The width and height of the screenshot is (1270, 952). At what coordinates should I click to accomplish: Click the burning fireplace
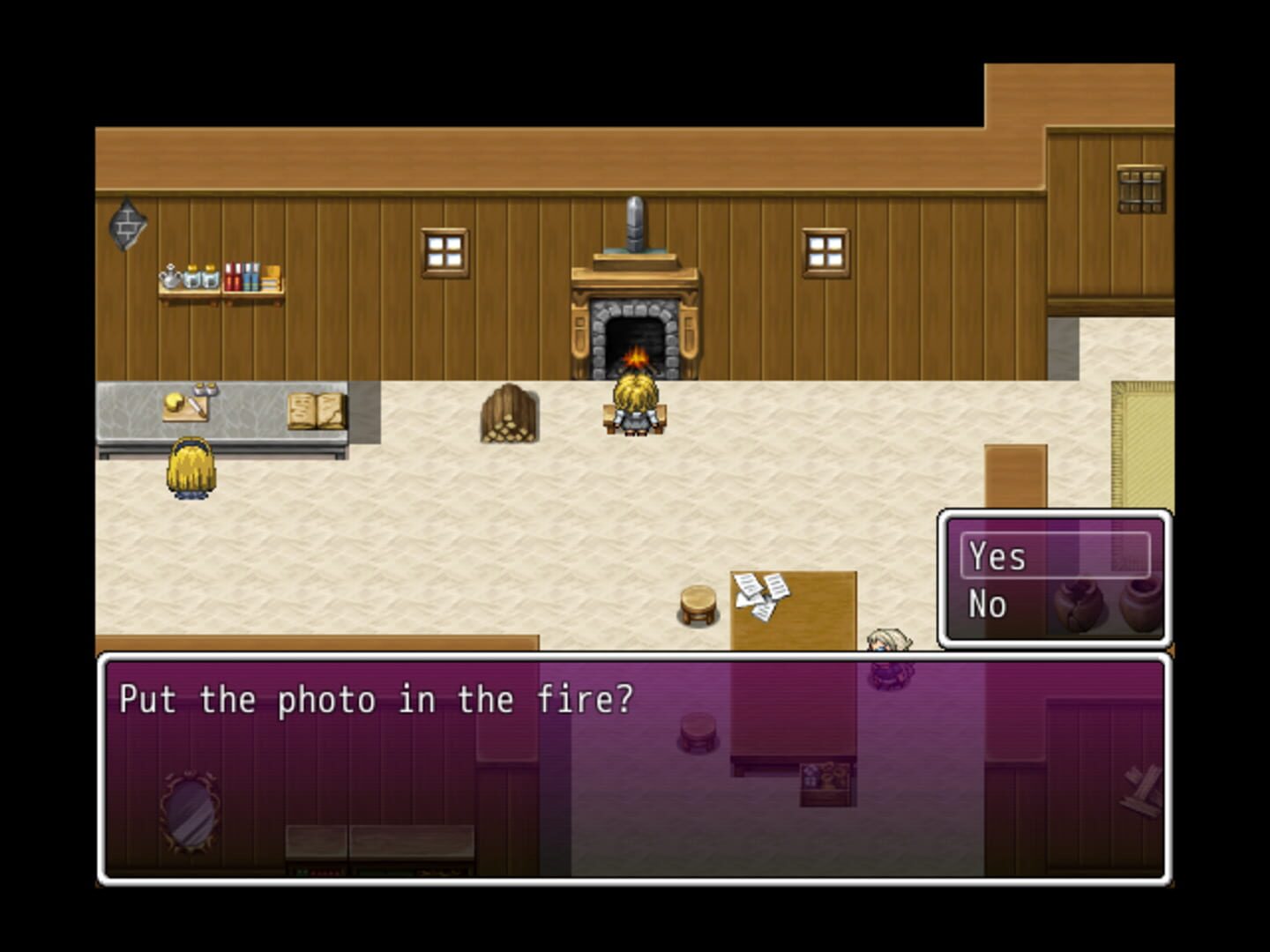tap(635, 353)
